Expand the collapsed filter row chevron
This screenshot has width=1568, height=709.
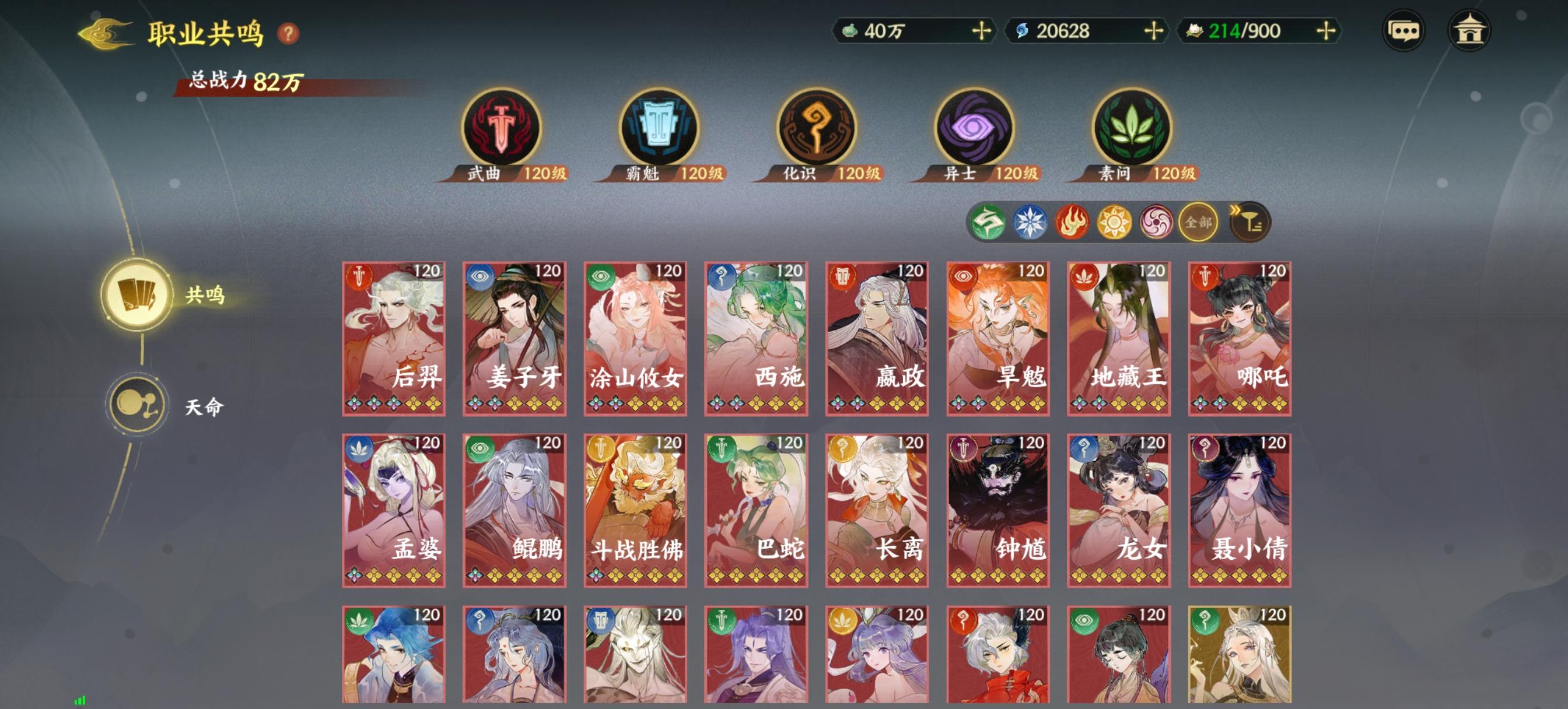coord(1235,210)
